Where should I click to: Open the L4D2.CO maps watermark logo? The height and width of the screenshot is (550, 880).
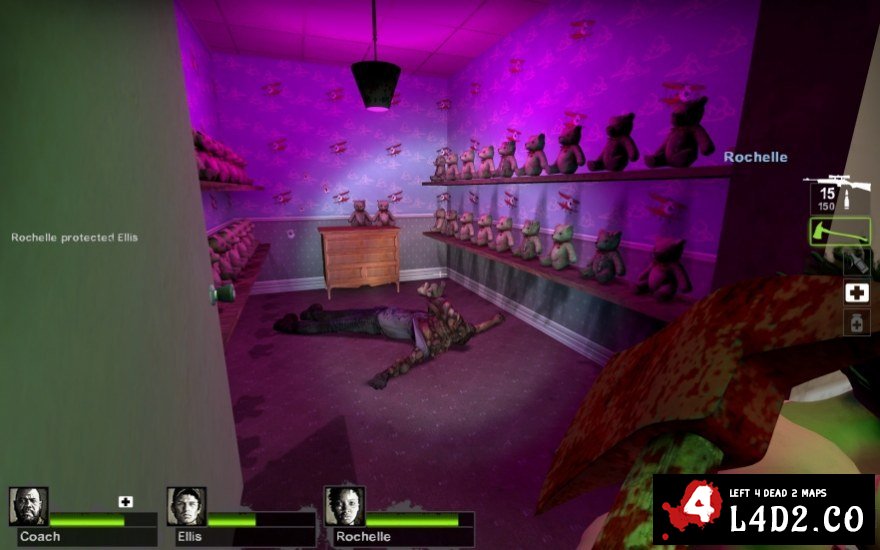(x=764, y=510)
